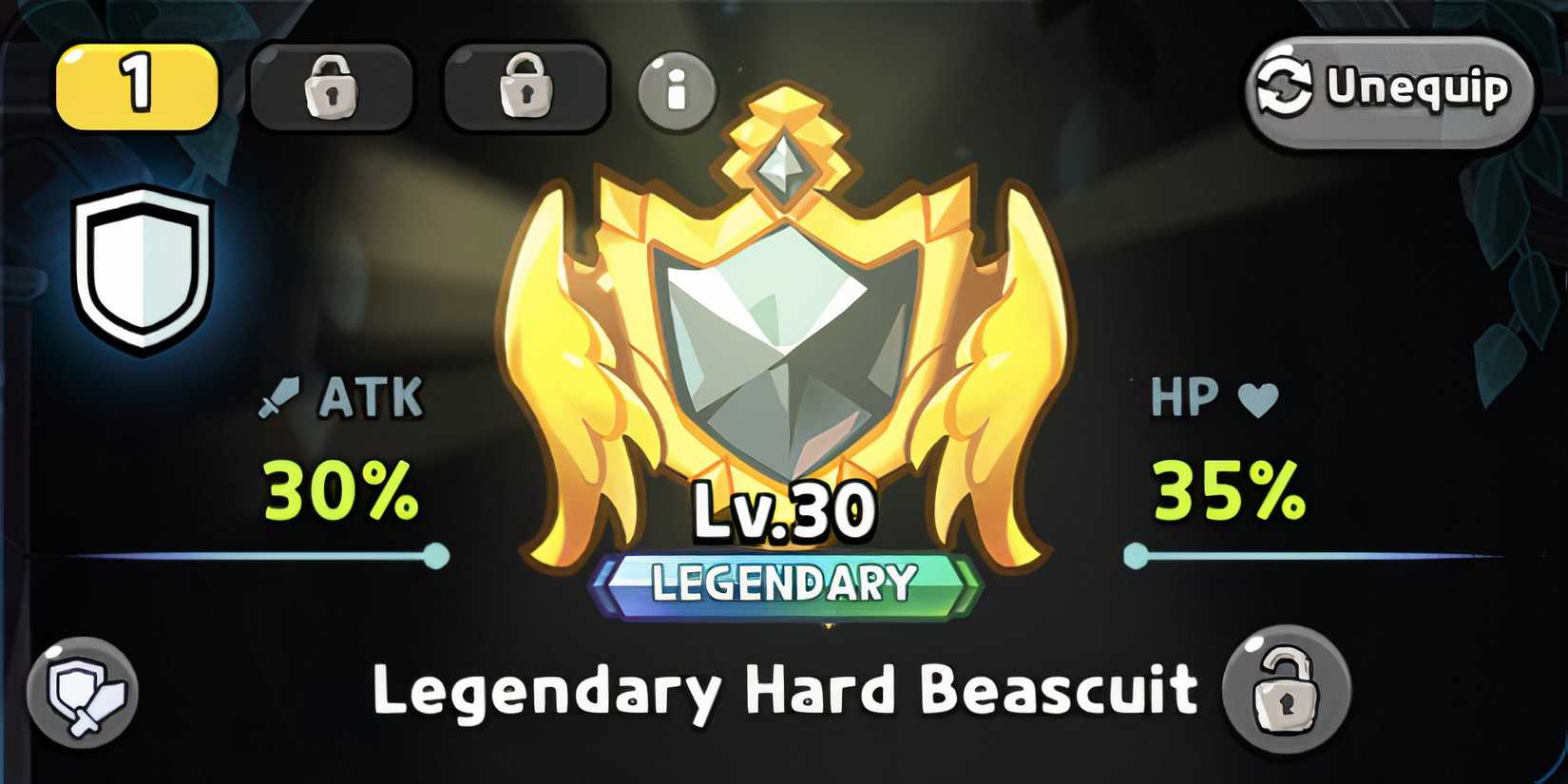Select the 35% HP value
This screenshot has width=1568, height=784.
point(1226,488)
